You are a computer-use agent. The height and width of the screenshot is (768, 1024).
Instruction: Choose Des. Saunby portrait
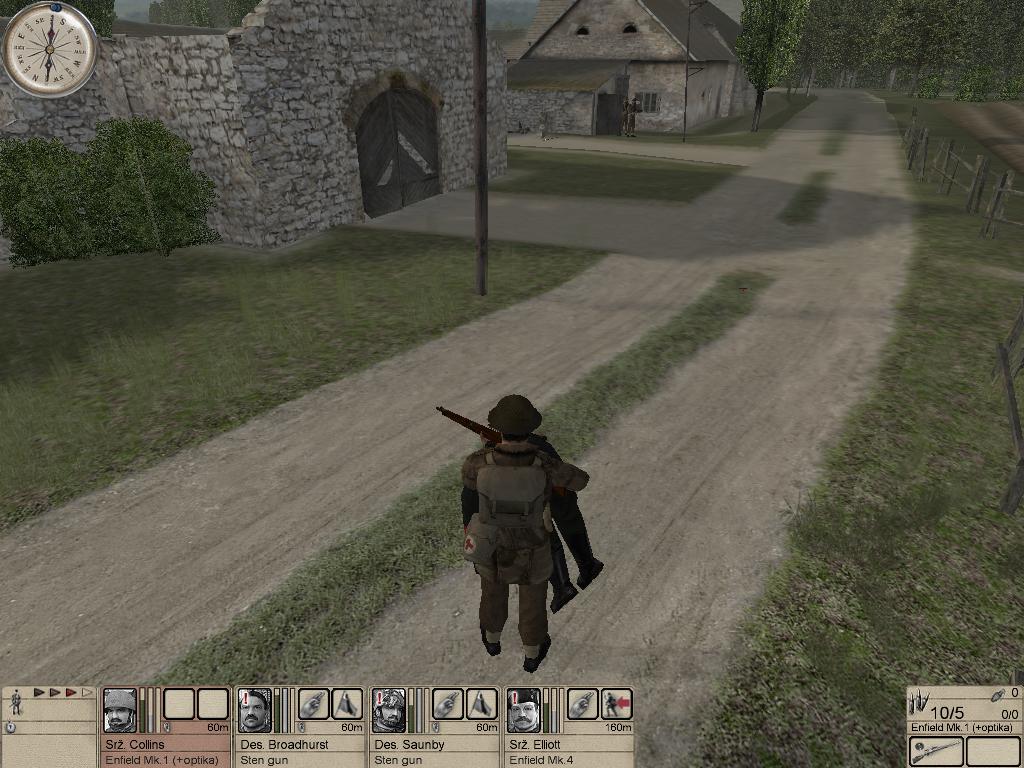coord(388,710)
